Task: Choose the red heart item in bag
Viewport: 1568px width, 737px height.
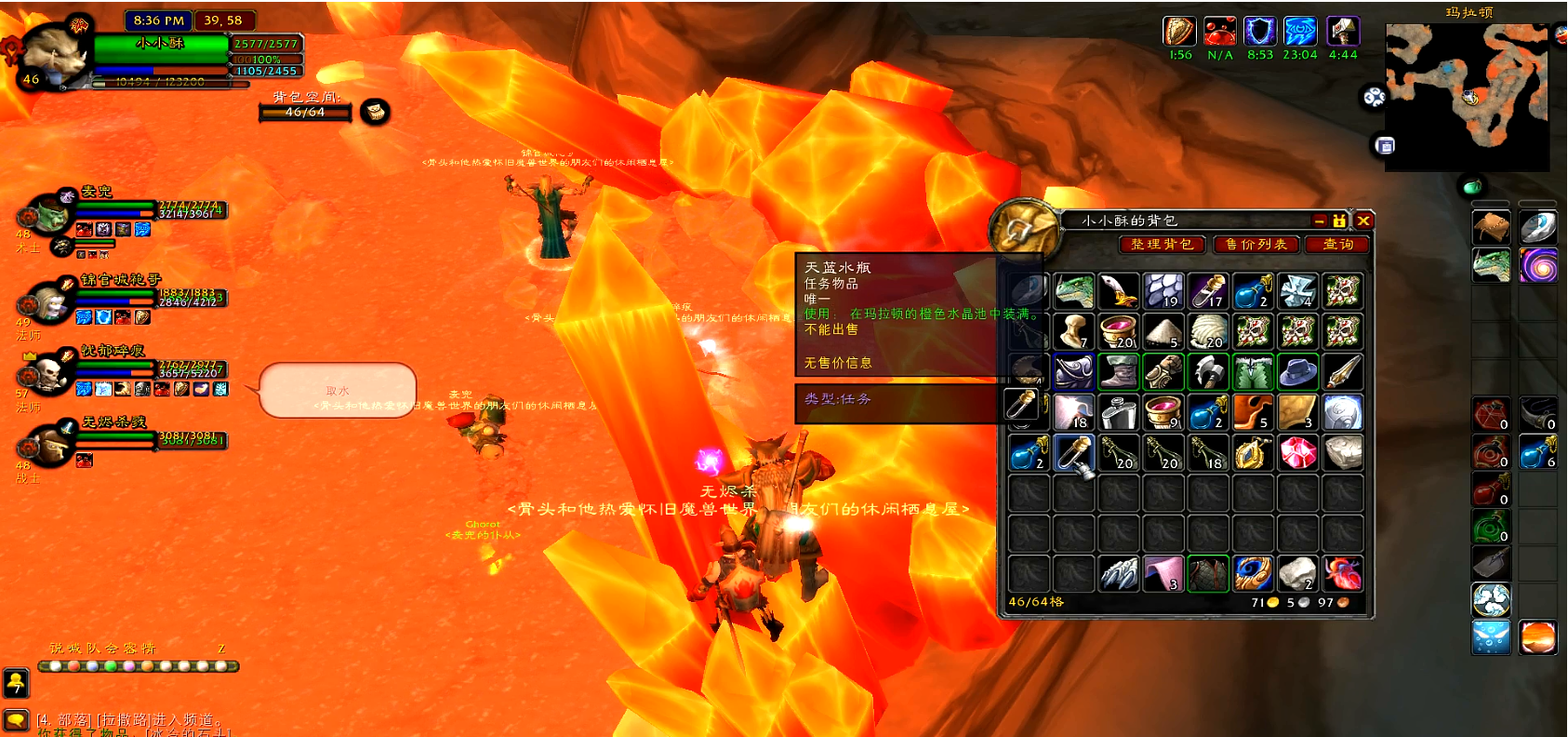Action: tap(1342, 574)
